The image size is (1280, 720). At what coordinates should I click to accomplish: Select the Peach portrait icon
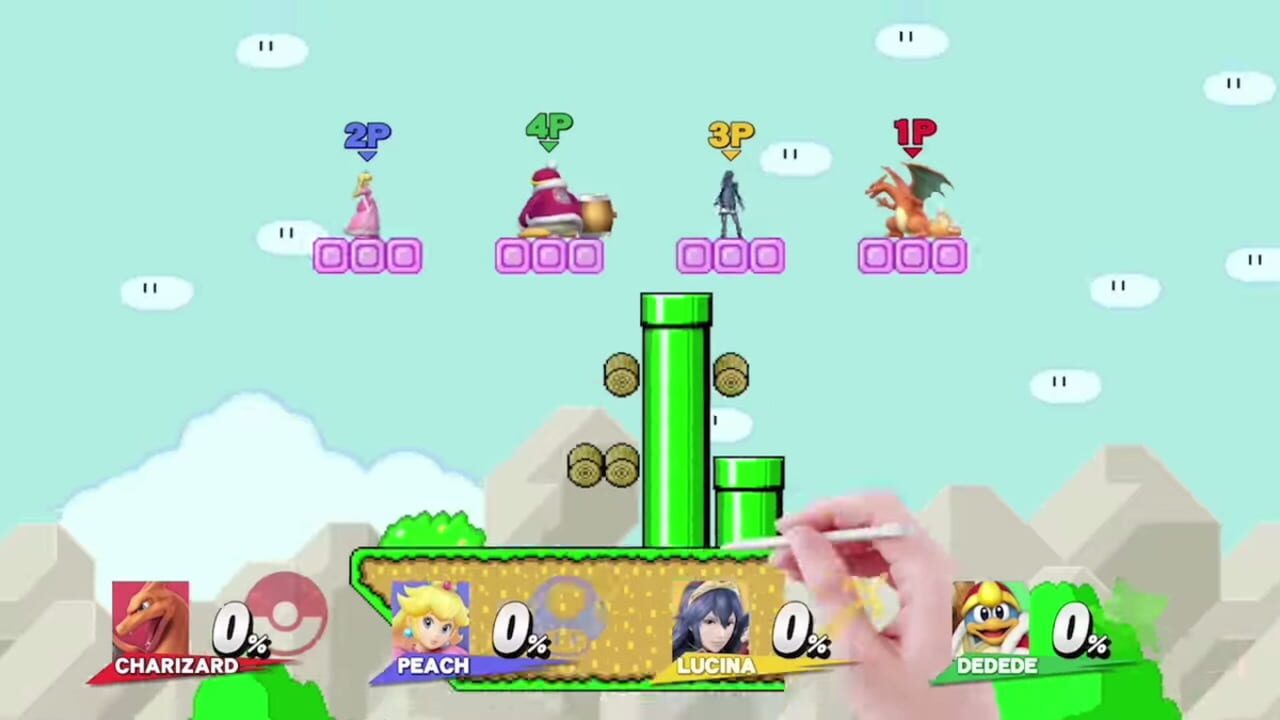tap(433, 615)
